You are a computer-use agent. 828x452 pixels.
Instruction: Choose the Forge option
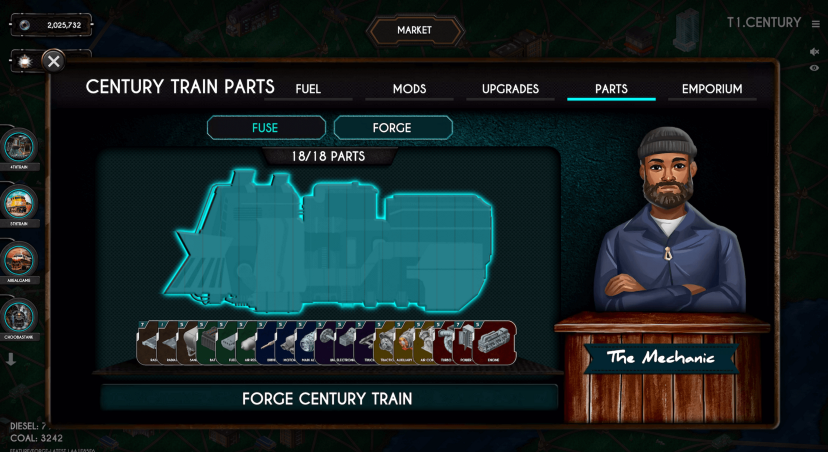coord(392,128)
